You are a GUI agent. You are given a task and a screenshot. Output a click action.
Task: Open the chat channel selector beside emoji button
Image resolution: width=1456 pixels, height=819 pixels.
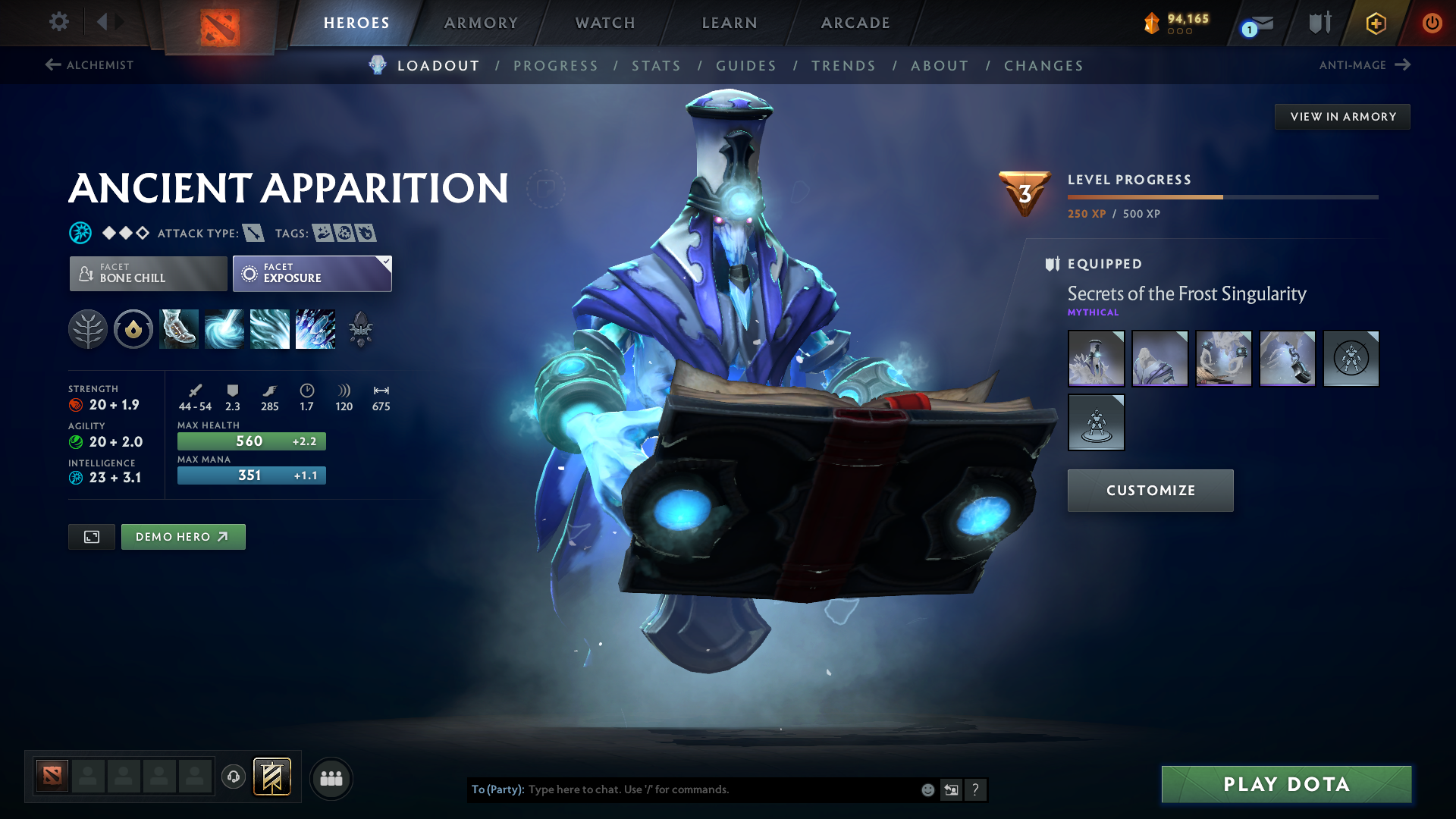tap(951, 789)
